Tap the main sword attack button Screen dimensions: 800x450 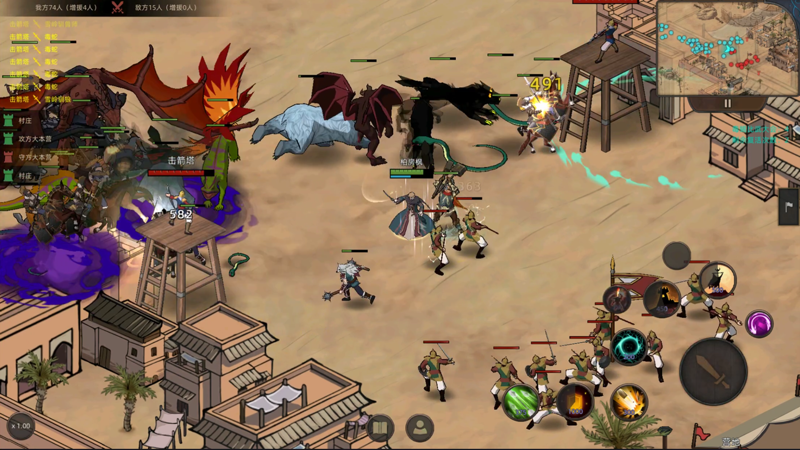point(713,371)
